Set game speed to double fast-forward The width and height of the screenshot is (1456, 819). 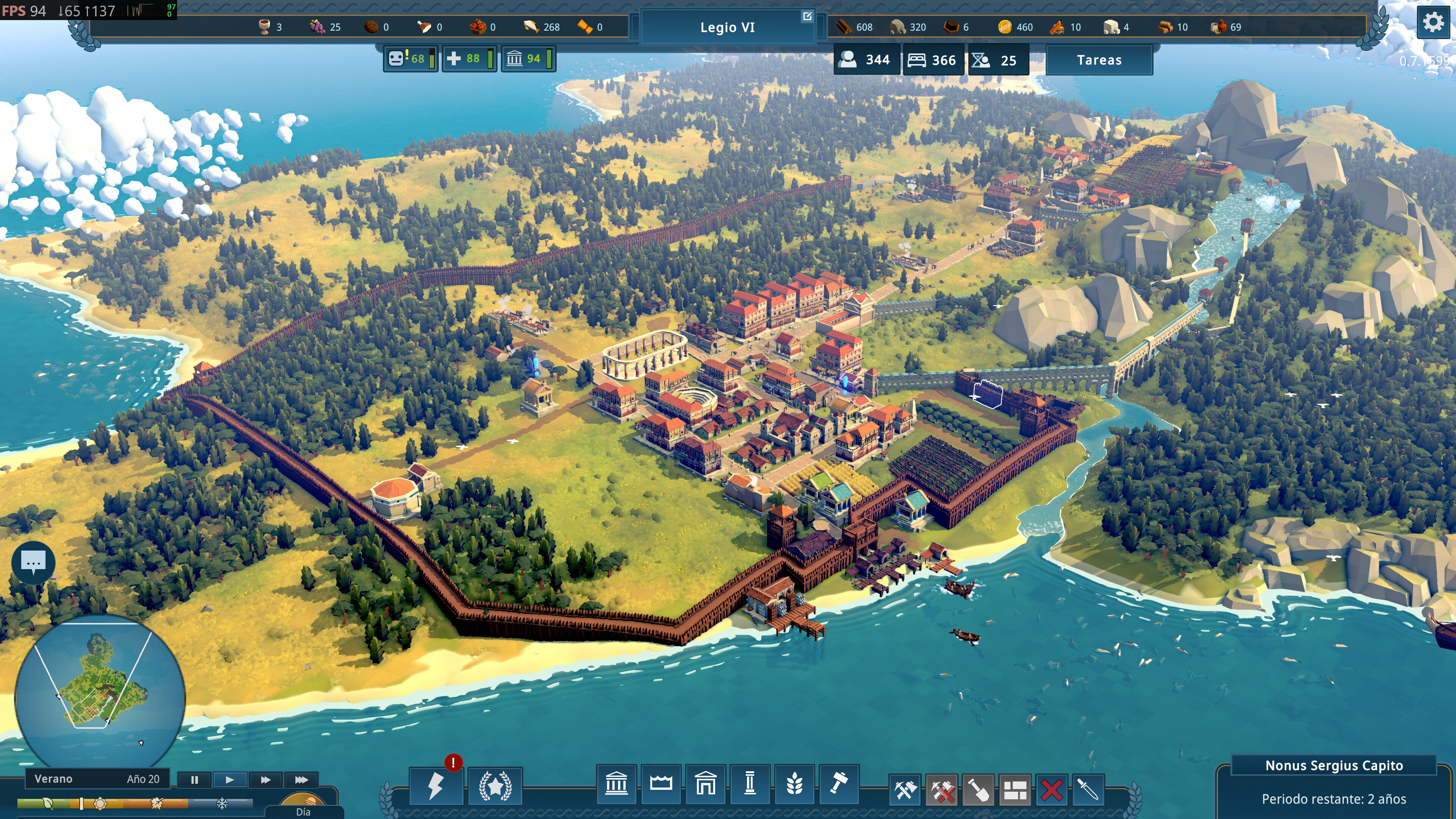tap(265, 780)
